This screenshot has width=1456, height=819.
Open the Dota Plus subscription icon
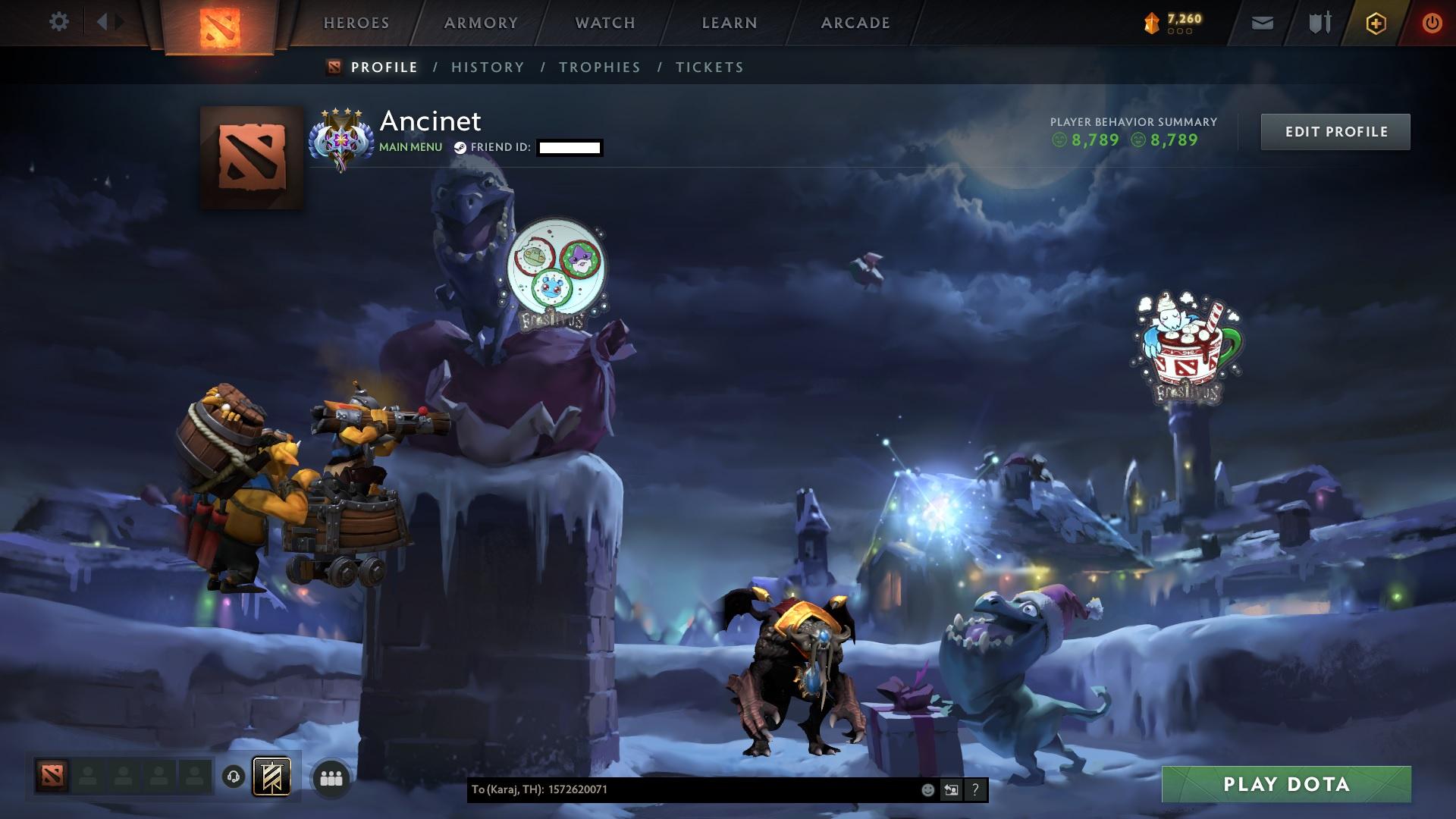[x=1375, y=23]
